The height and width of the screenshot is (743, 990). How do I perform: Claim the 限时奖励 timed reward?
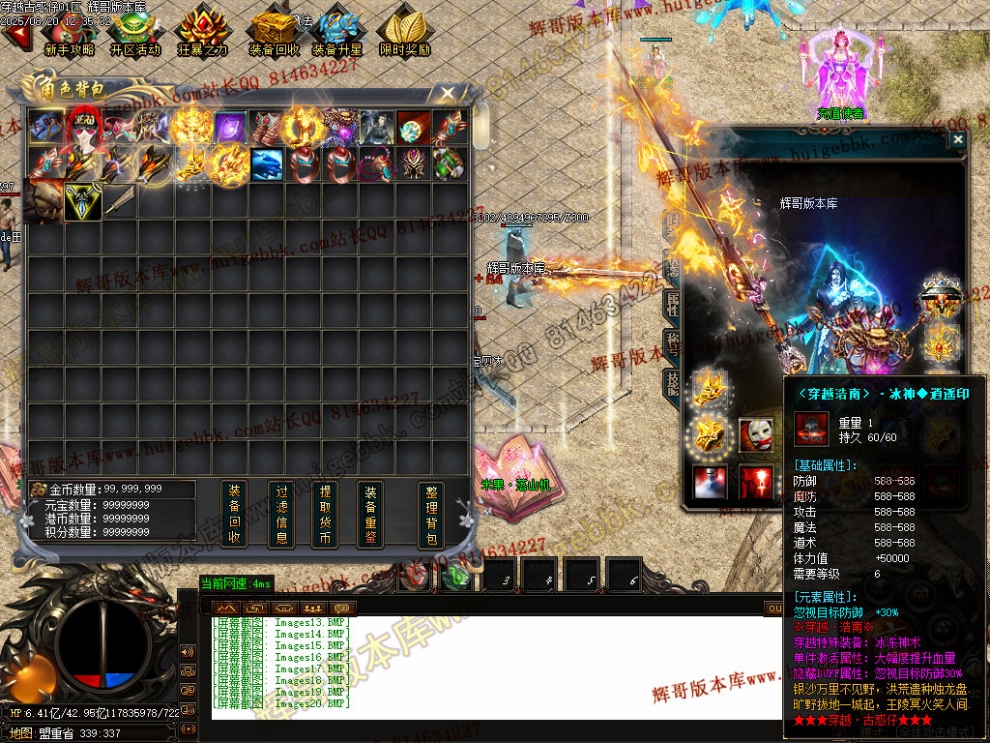404,31
